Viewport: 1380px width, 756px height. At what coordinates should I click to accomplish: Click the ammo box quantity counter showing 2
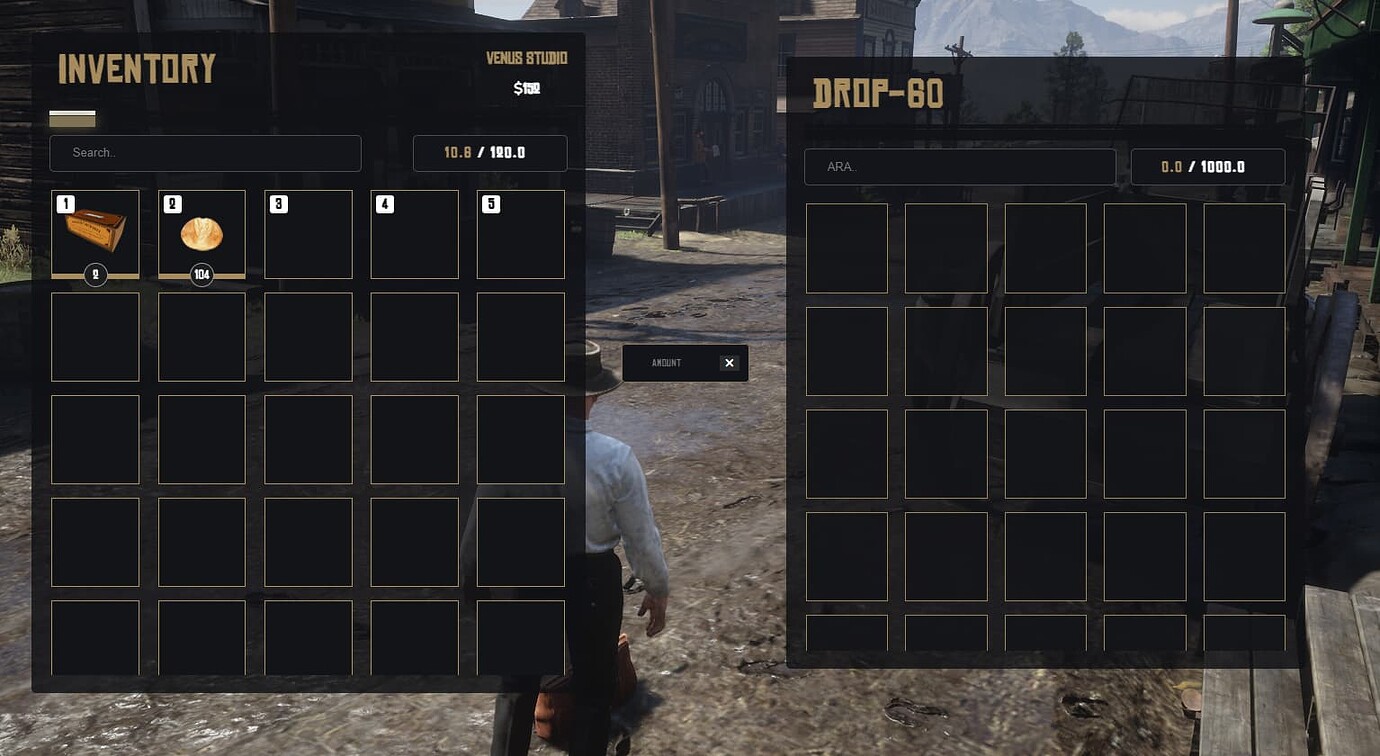pos(95,274)
